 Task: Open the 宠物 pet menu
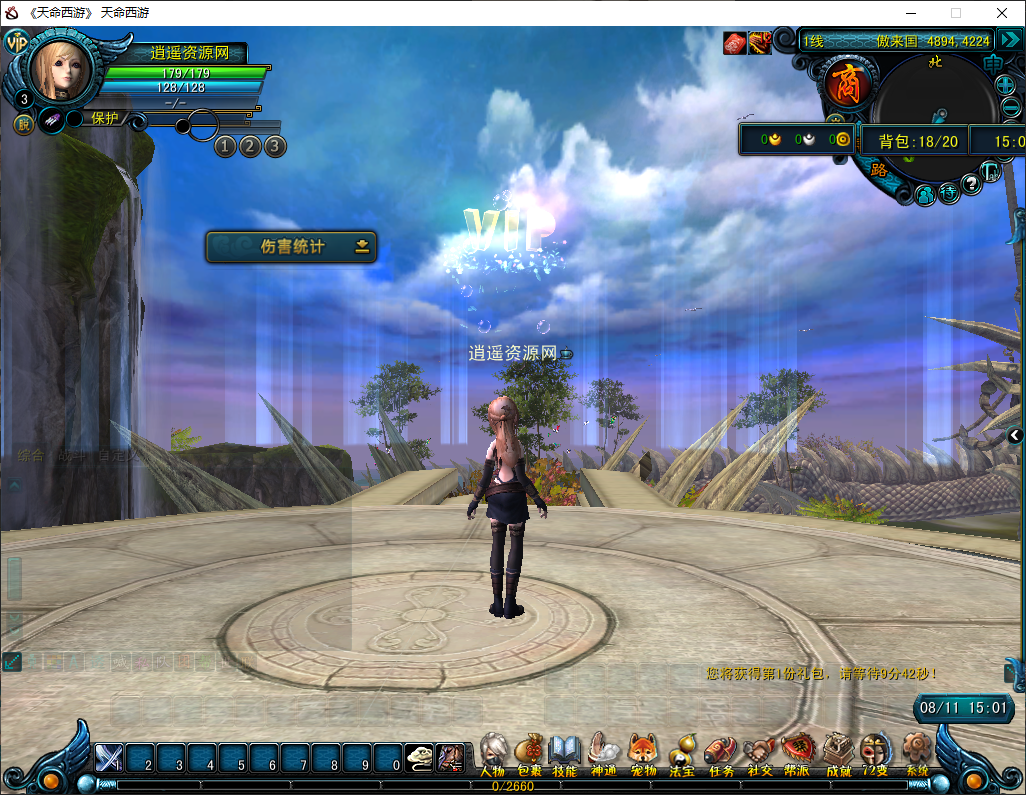click(x=642, y=751)
